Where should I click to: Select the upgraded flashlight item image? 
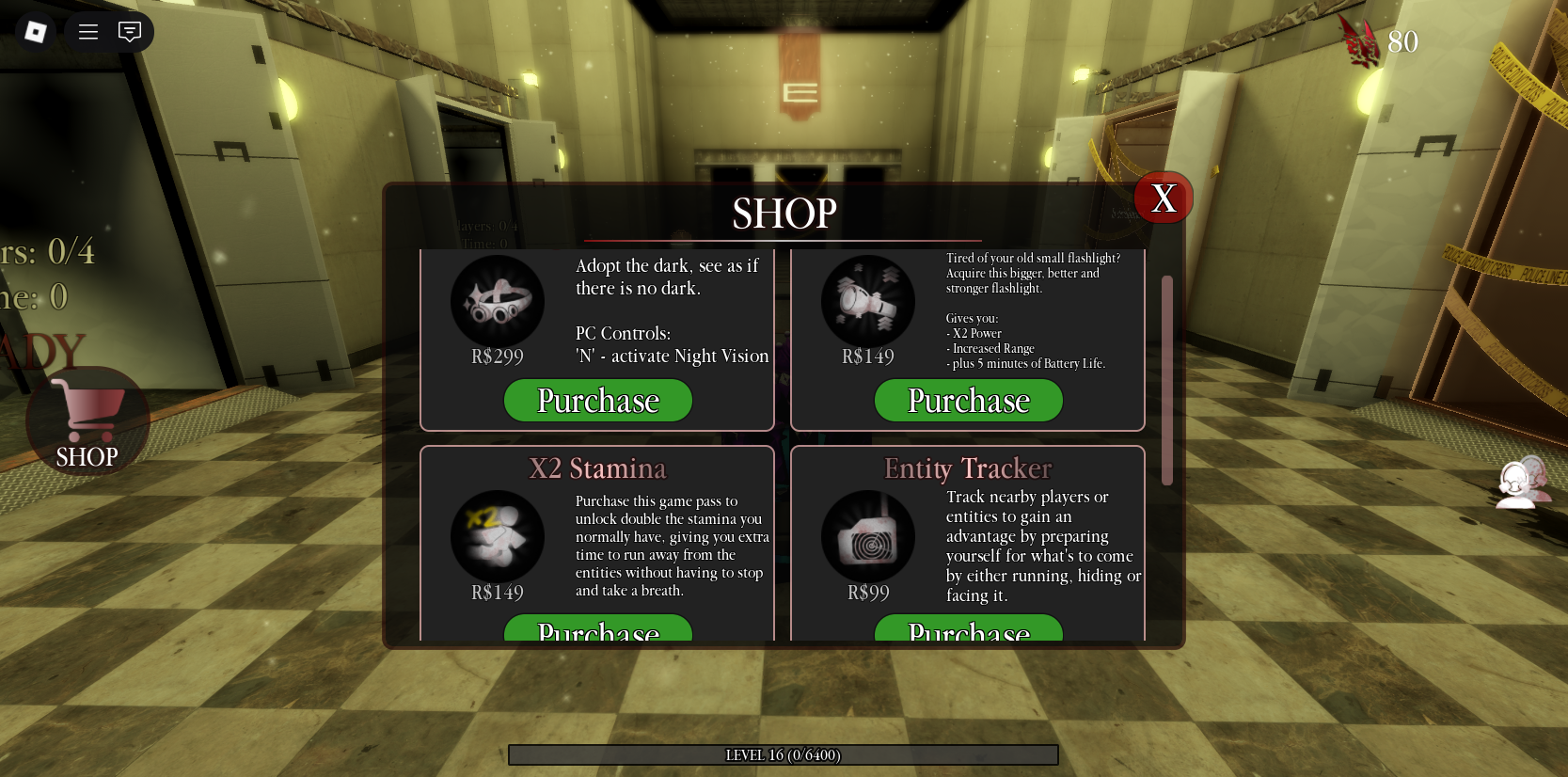tap(867, 299)
